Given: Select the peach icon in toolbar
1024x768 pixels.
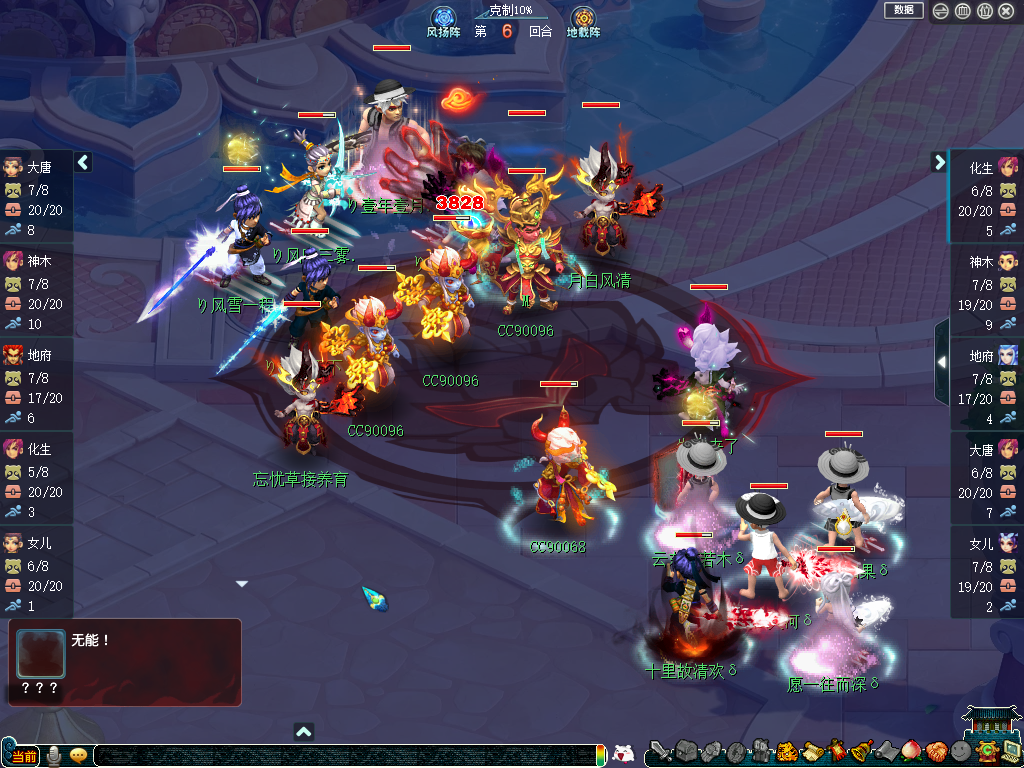Looking at the screenshot, I should (910, 751).
